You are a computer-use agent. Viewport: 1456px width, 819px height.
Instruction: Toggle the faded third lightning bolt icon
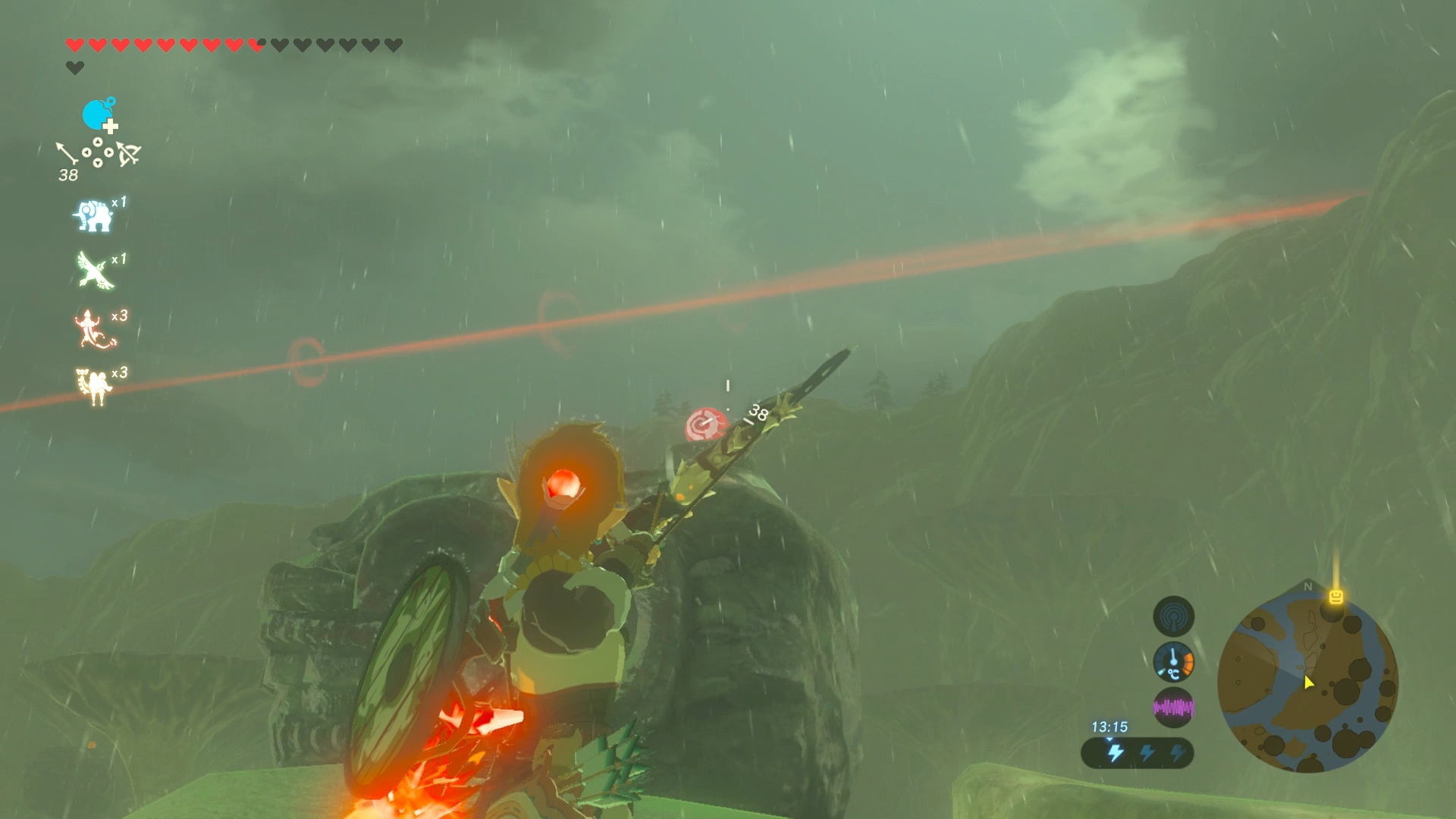pyautogui.click(x=1178, y=753)
